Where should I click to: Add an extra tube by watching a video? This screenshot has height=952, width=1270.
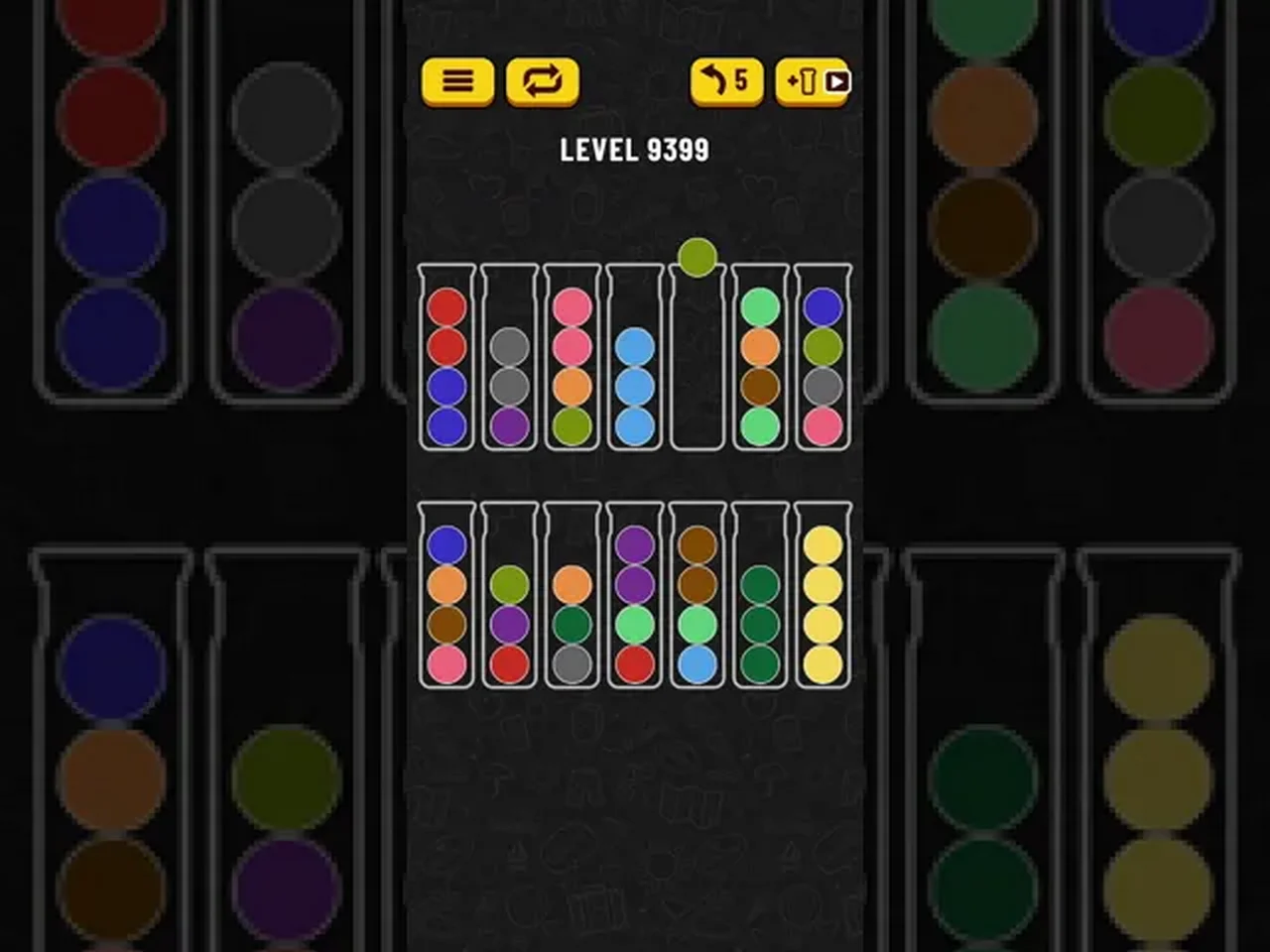coord(813,81)
